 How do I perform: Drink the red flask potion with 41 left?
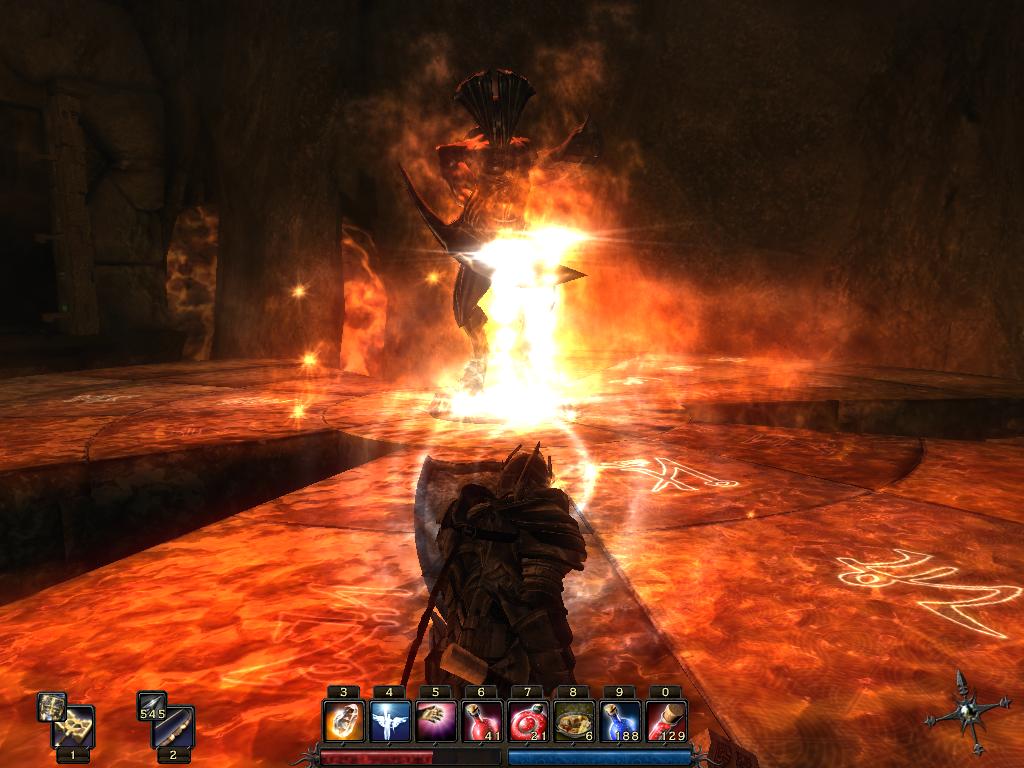[481, 721]
